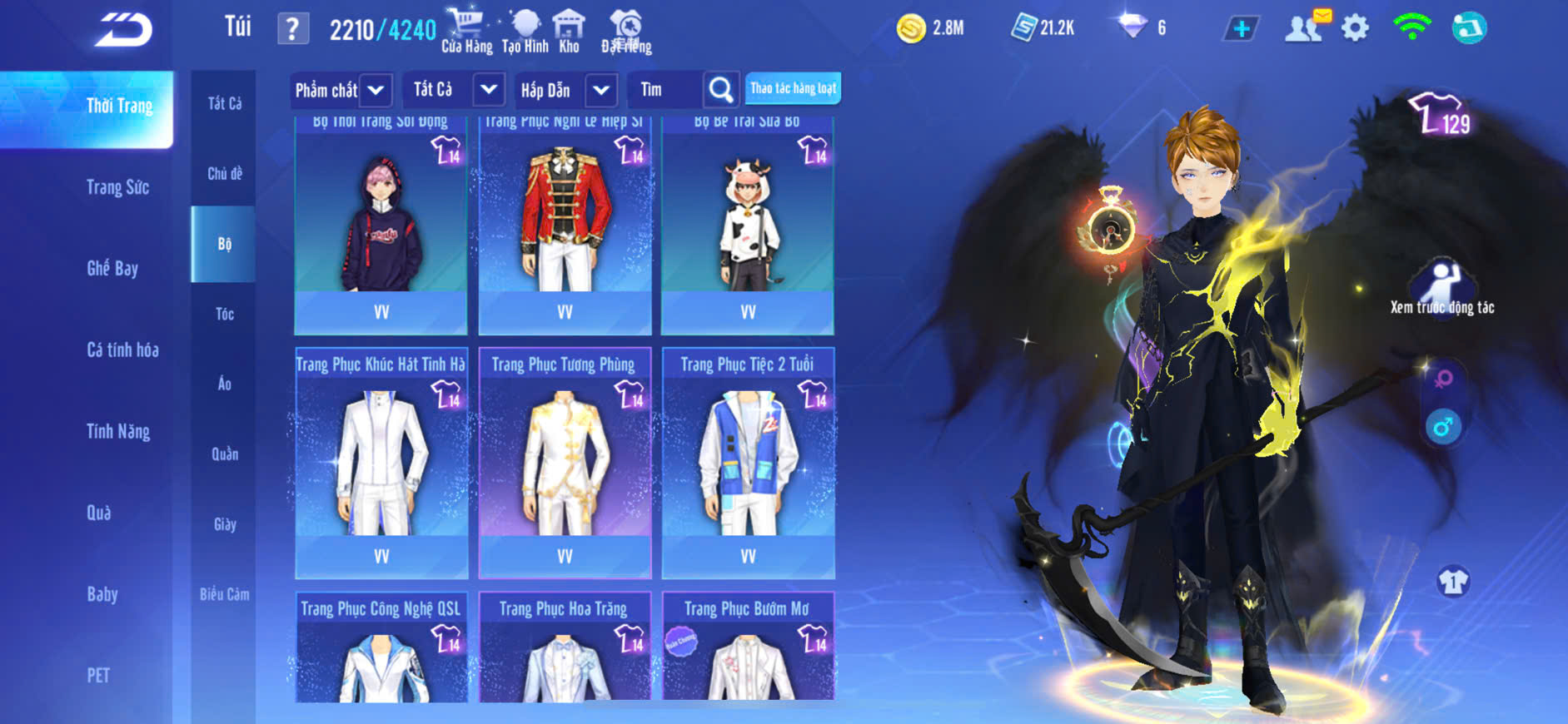Viewport: 1568px width, 724px height.
Task: Select Trang Phục Khúc Hát Tinh Hà outfit
Action: coord(381,462)
